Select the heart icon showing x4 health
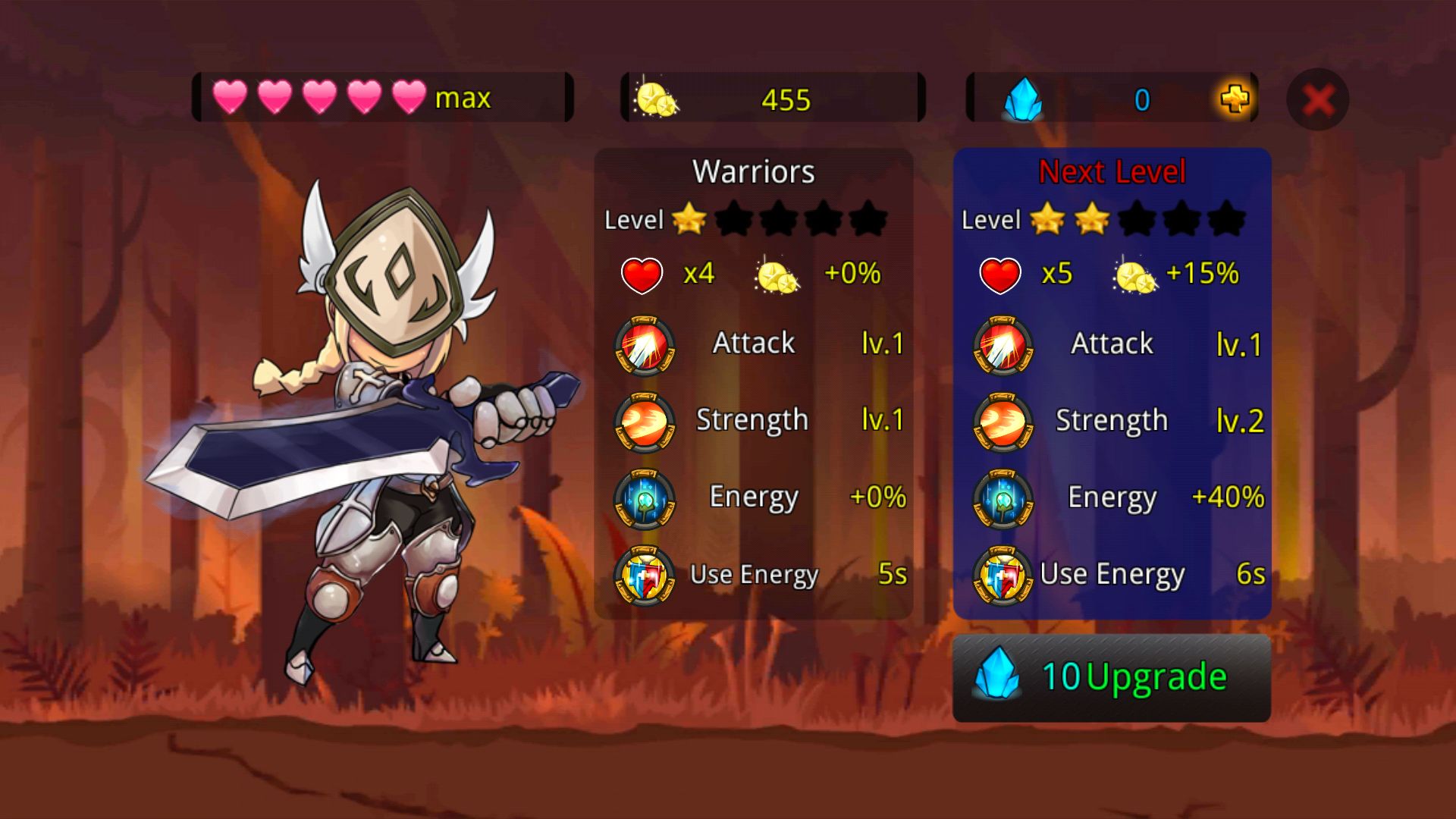This screenshot has height=819, width=1456. [x=642, y=275]
